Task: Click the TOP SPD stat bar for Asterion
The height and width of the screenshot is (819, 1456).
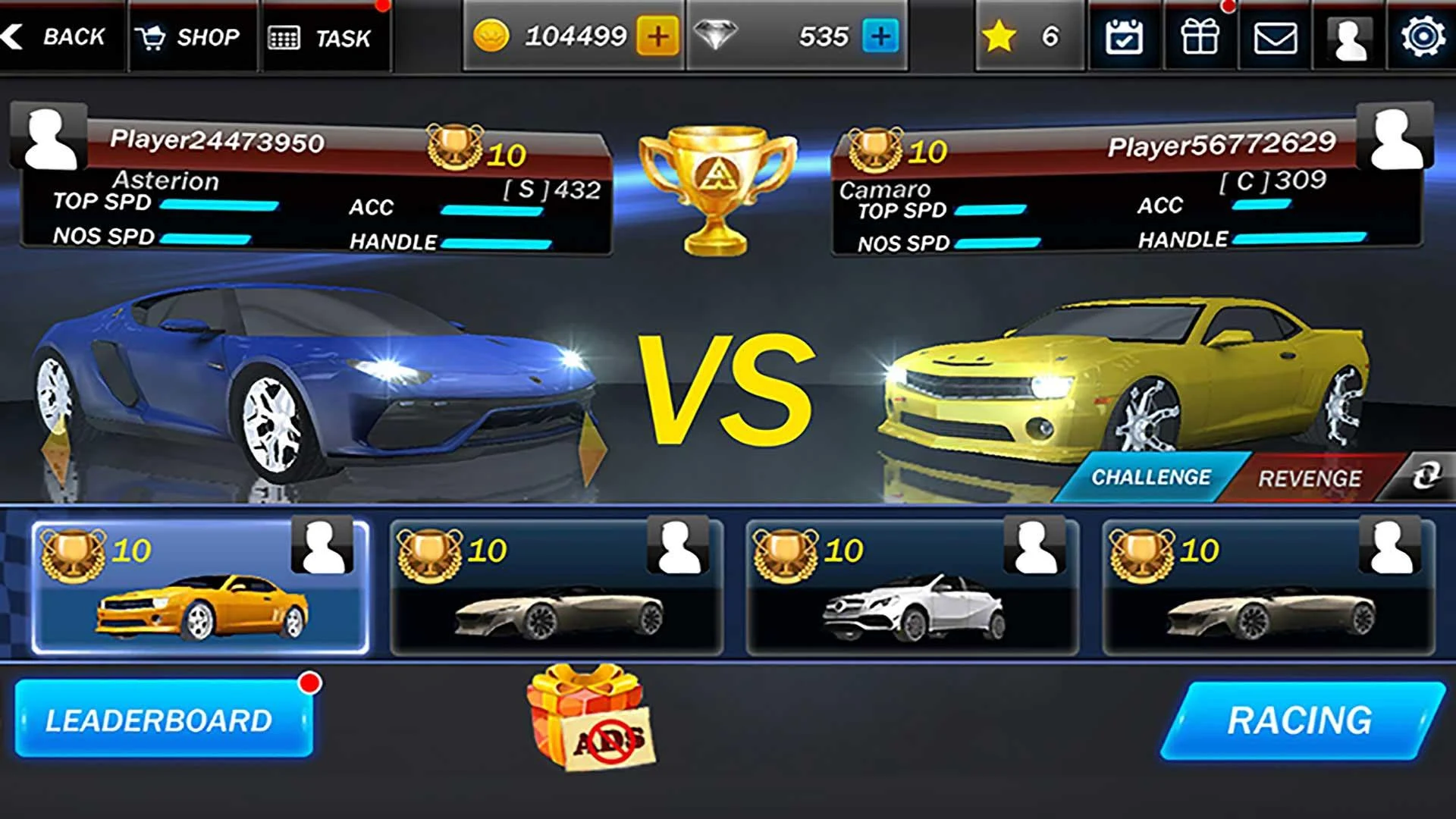Action: point(221,203)
